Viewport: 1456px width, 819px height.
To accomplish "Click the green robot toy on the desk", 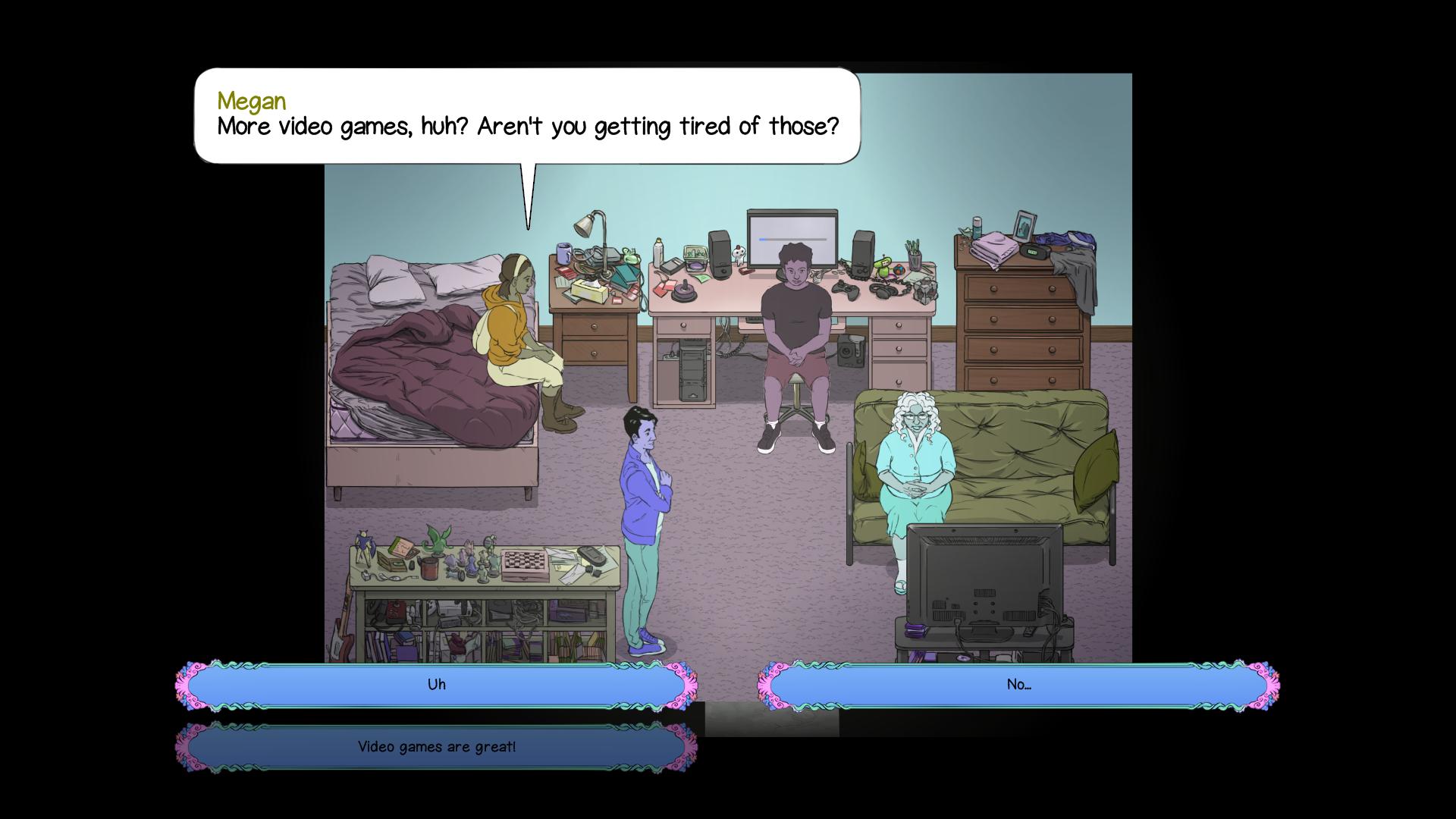I will pos(884,265).
